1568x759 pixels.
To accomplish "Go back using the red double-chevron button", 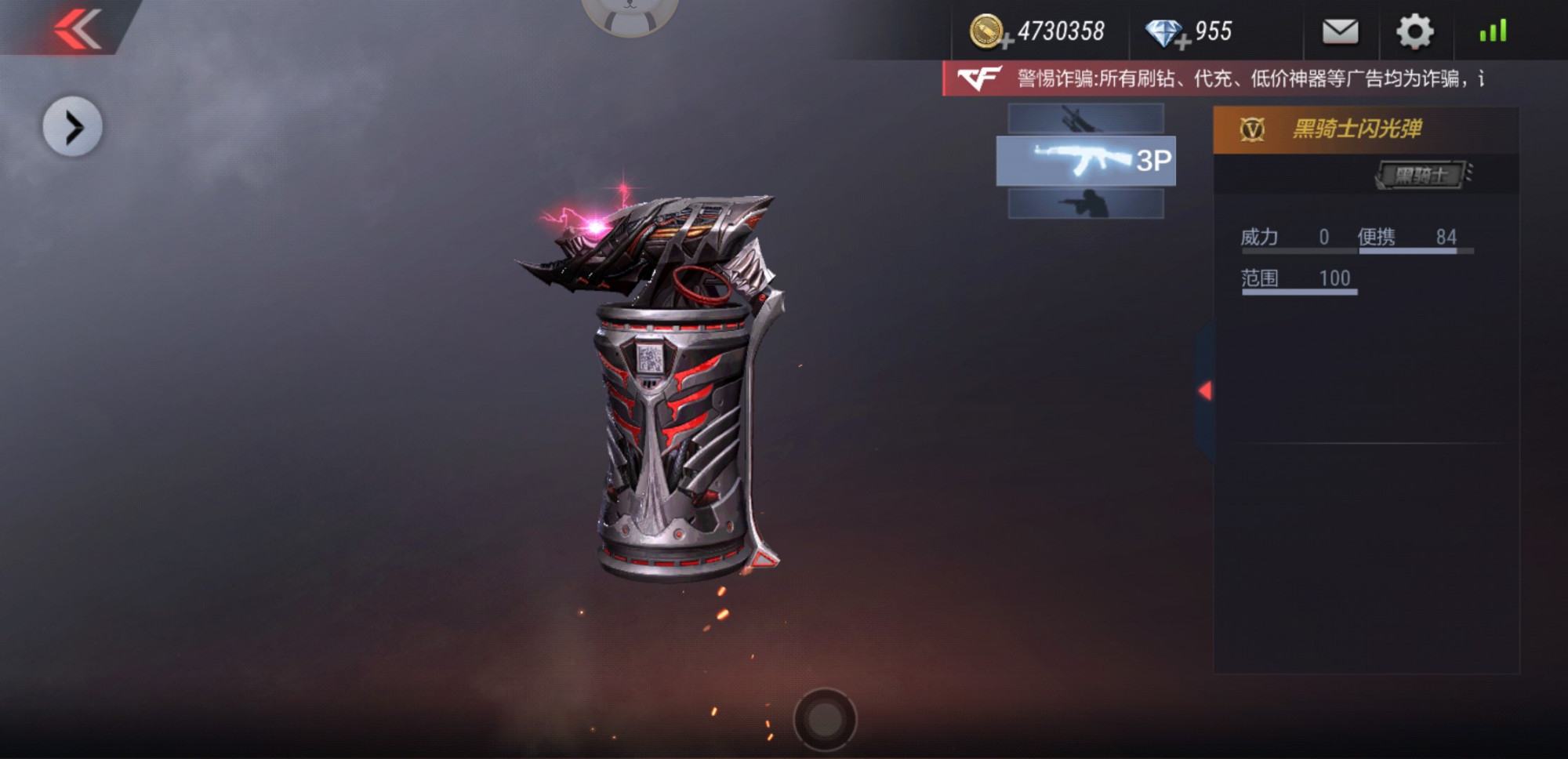I will pos(77,28).
